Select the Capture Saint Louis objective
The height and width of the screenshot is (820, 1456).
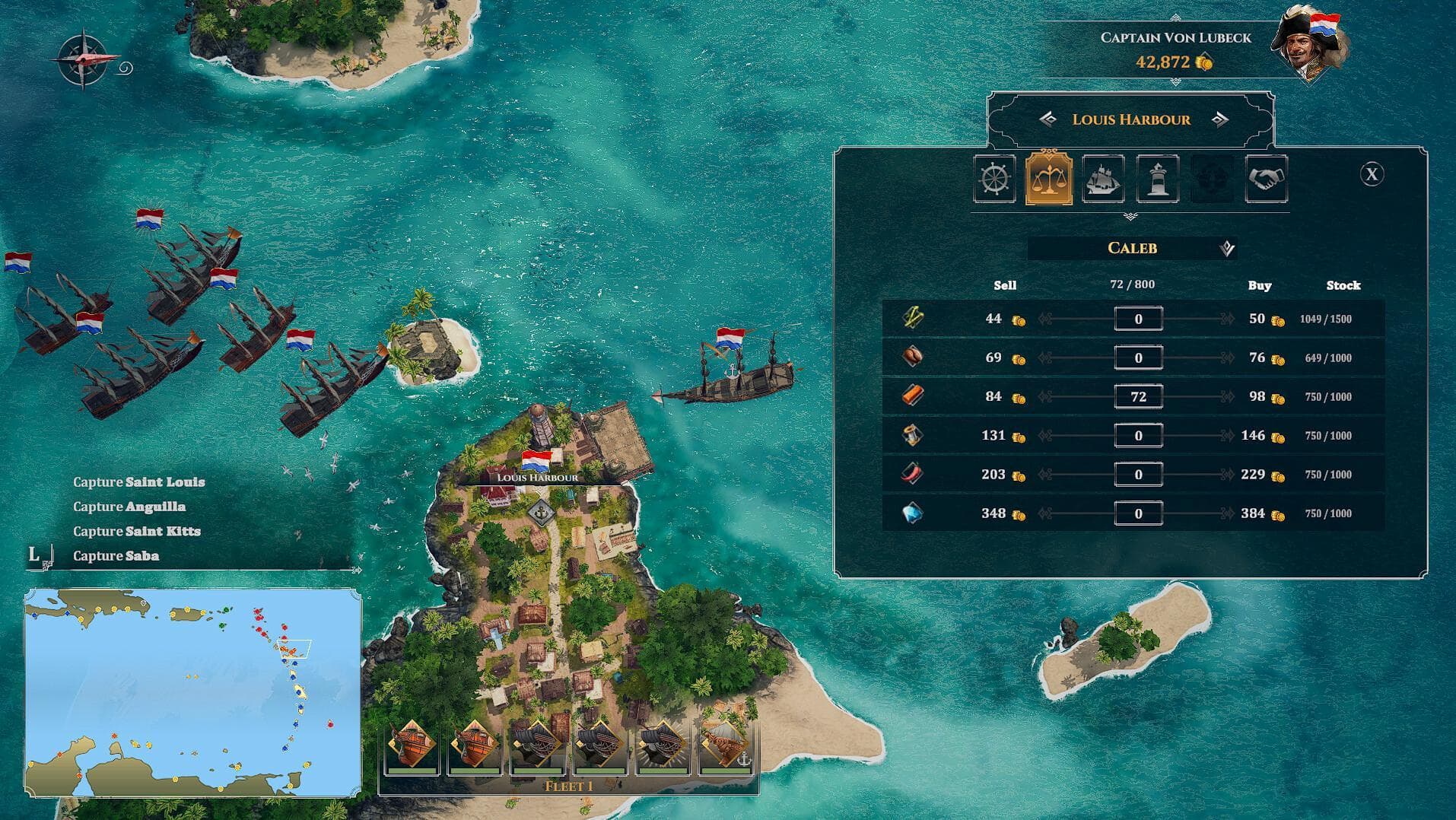pyautogui.click(x=138, y=482)
